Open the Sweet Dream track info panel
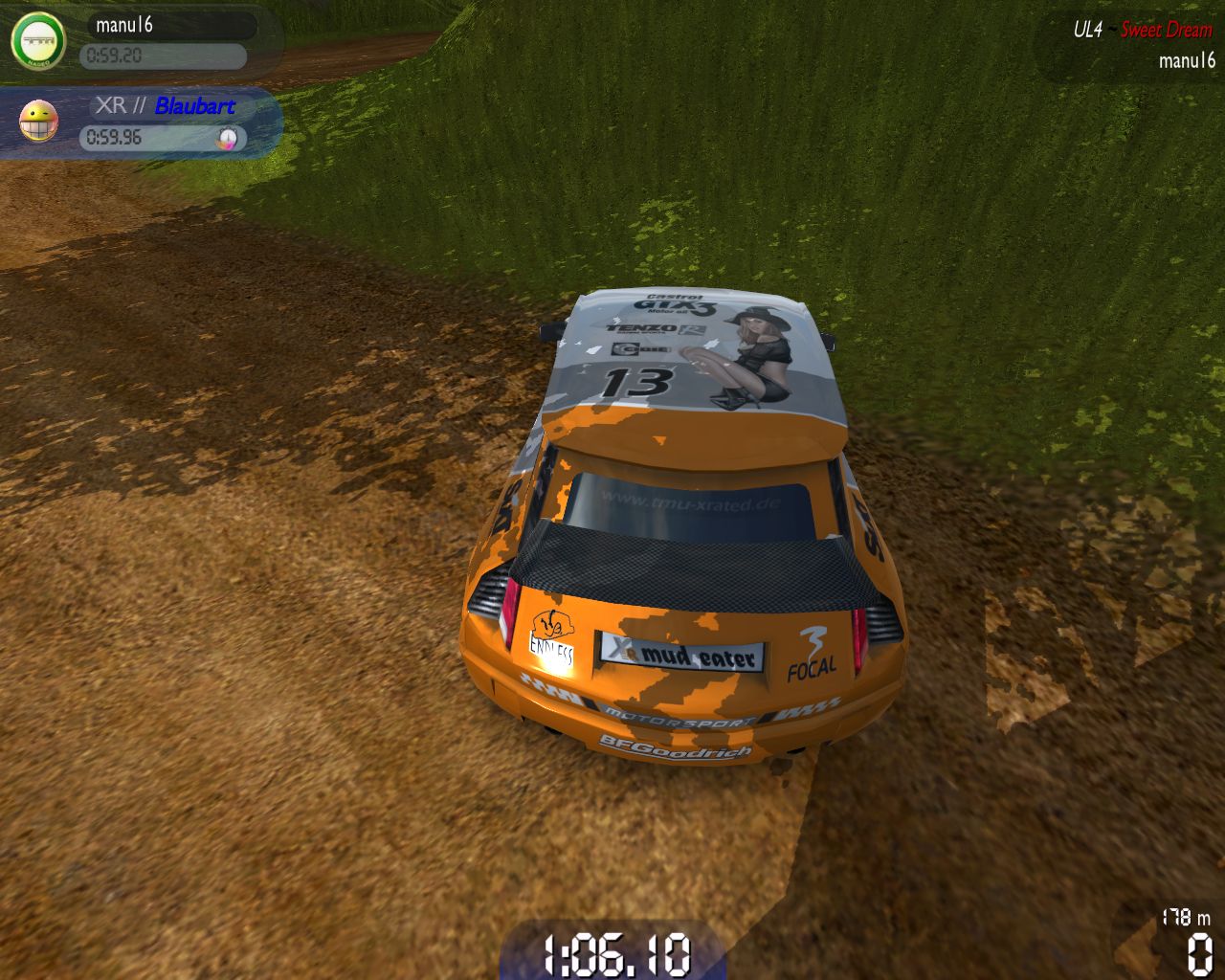1225x980 pixels. coord(1165,30)
